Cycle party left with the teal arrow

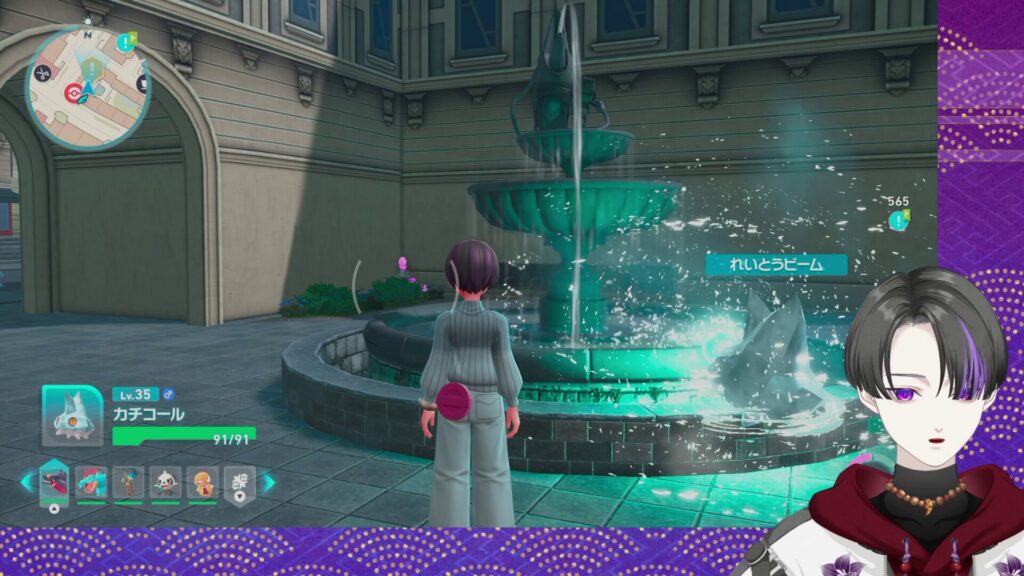coord(26,482)
